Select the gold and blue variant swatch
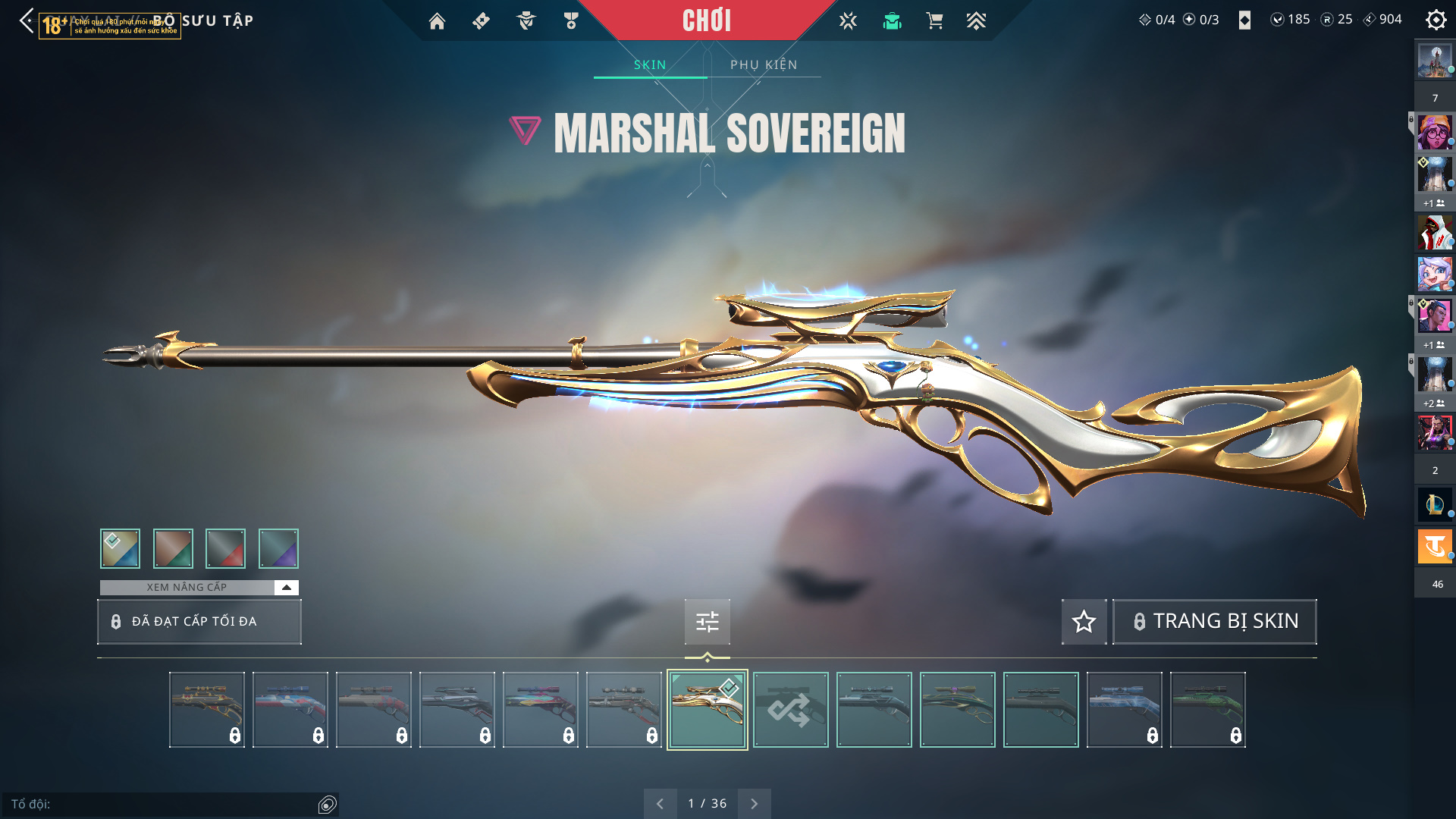1456x819 pixels. 120,548
